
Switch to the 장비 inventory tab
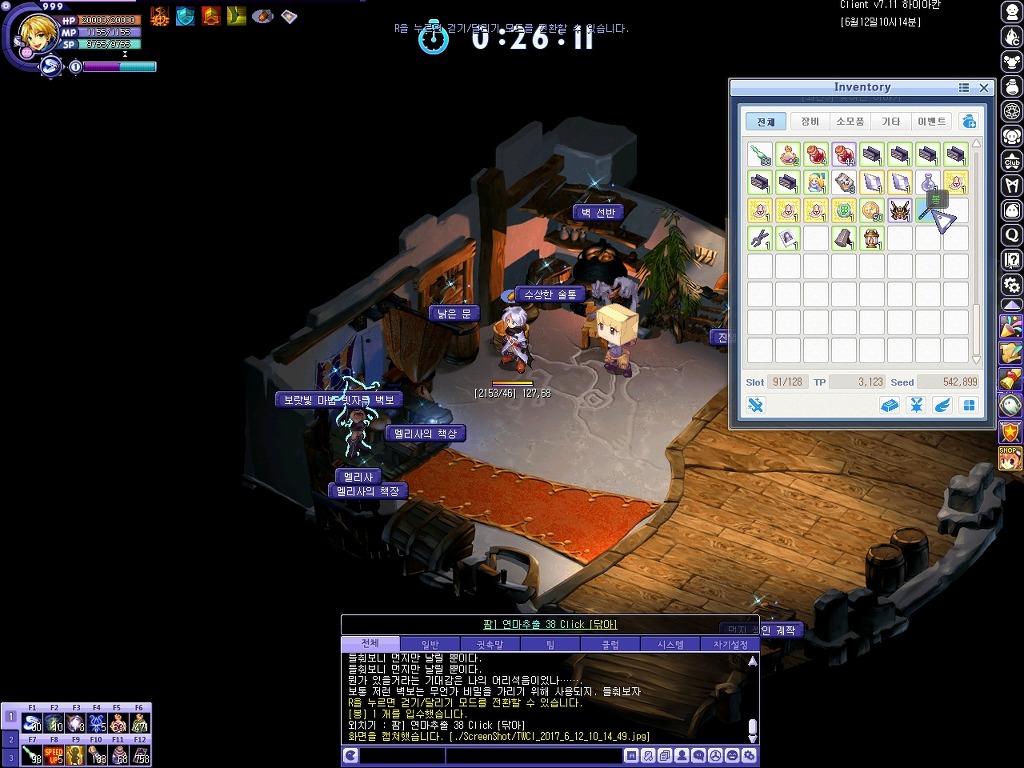coord(809,121)
